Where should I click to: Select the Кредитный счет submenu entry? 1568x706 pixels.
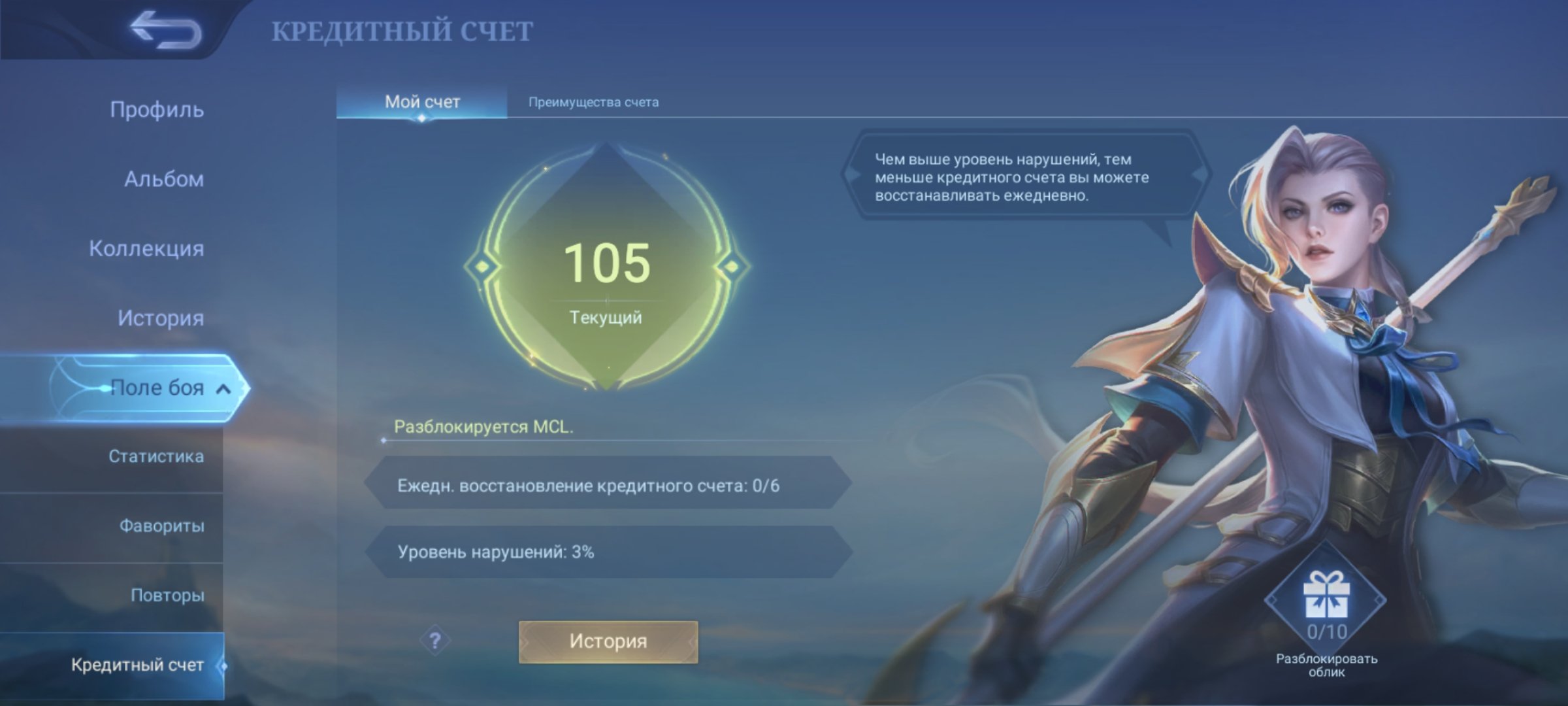tap(137, 665)
